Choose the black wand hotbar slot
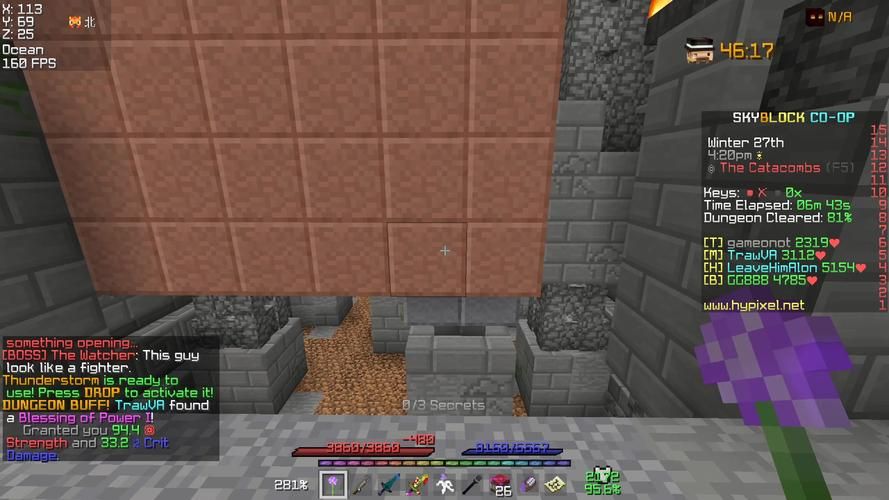This screenshot has height=500, width=889. coord(472,485)
